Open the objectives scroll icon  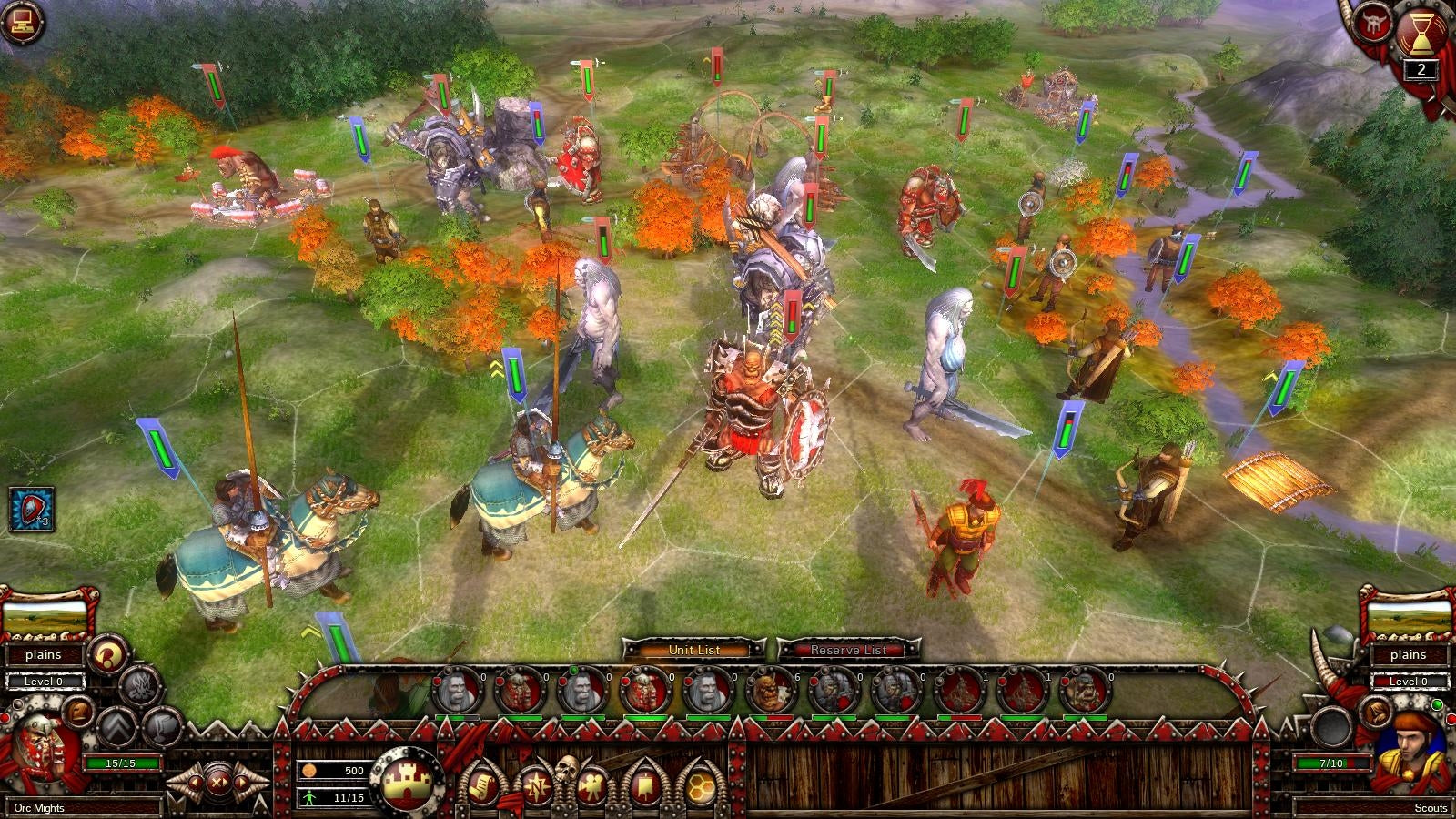coord(482,786)
